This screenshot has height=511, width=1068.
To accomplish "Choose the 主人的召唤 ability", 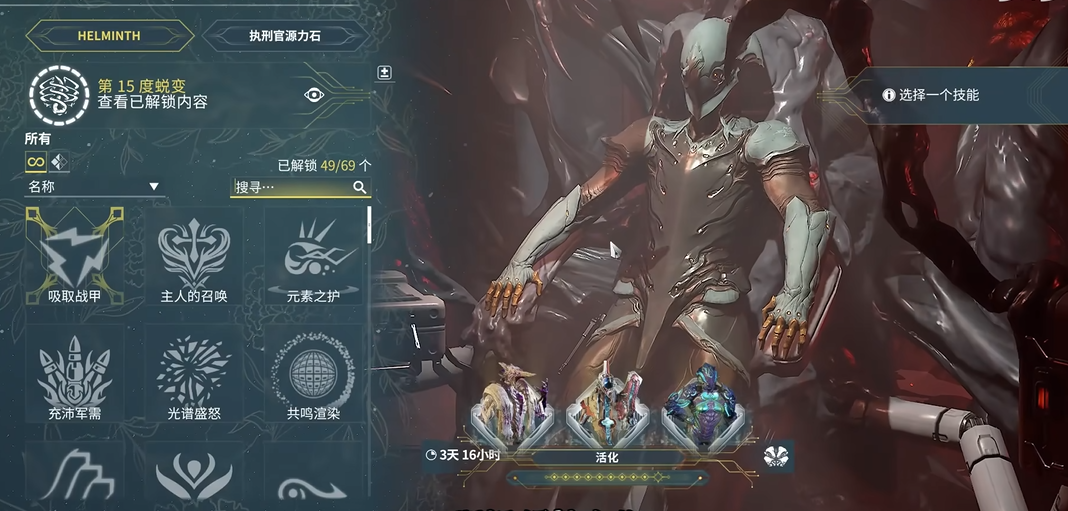I will (x=194, y=256).
